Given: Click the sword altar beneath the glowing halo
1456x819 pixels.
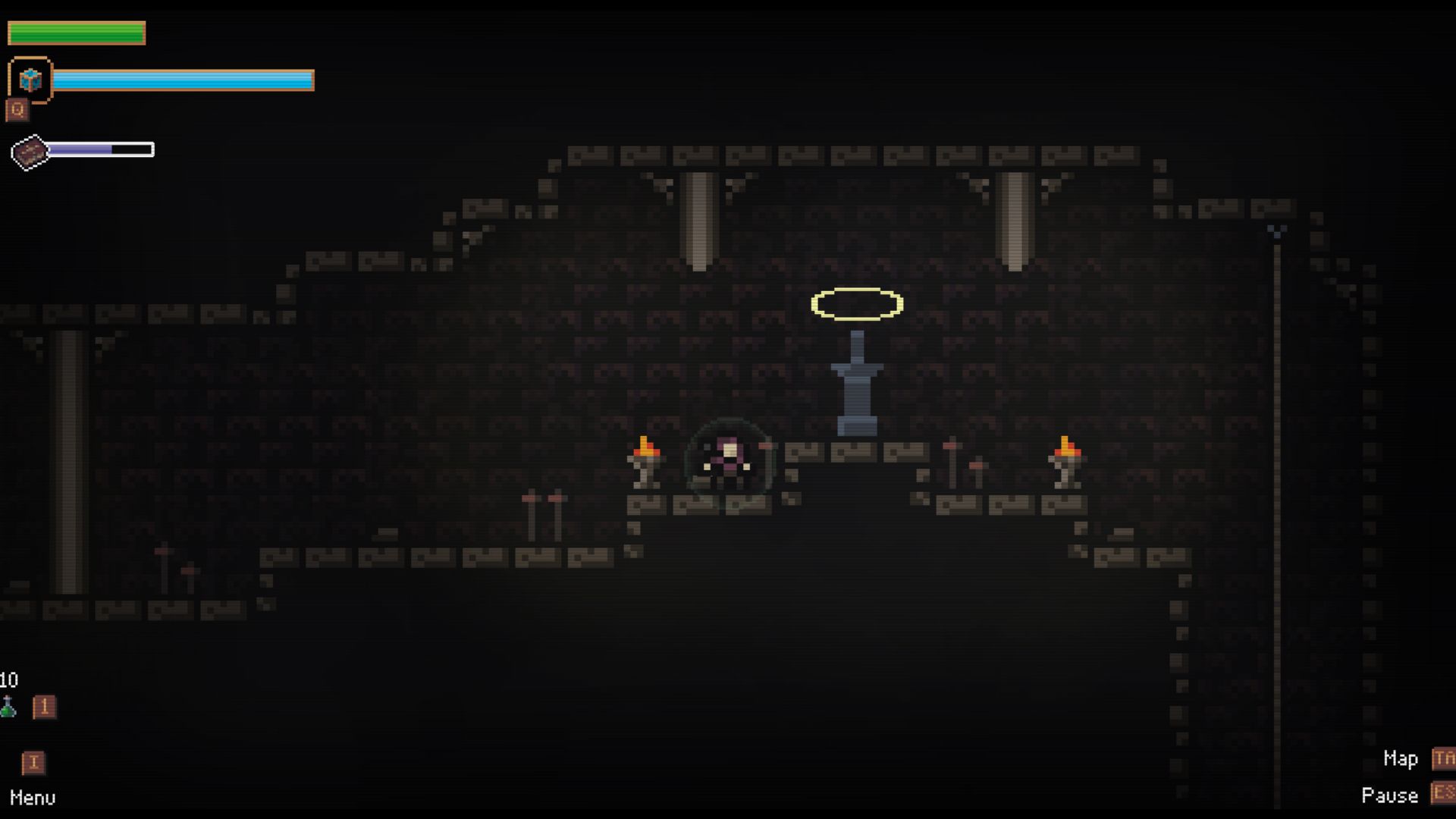Looking at the screenshot, I should [857, 383].
